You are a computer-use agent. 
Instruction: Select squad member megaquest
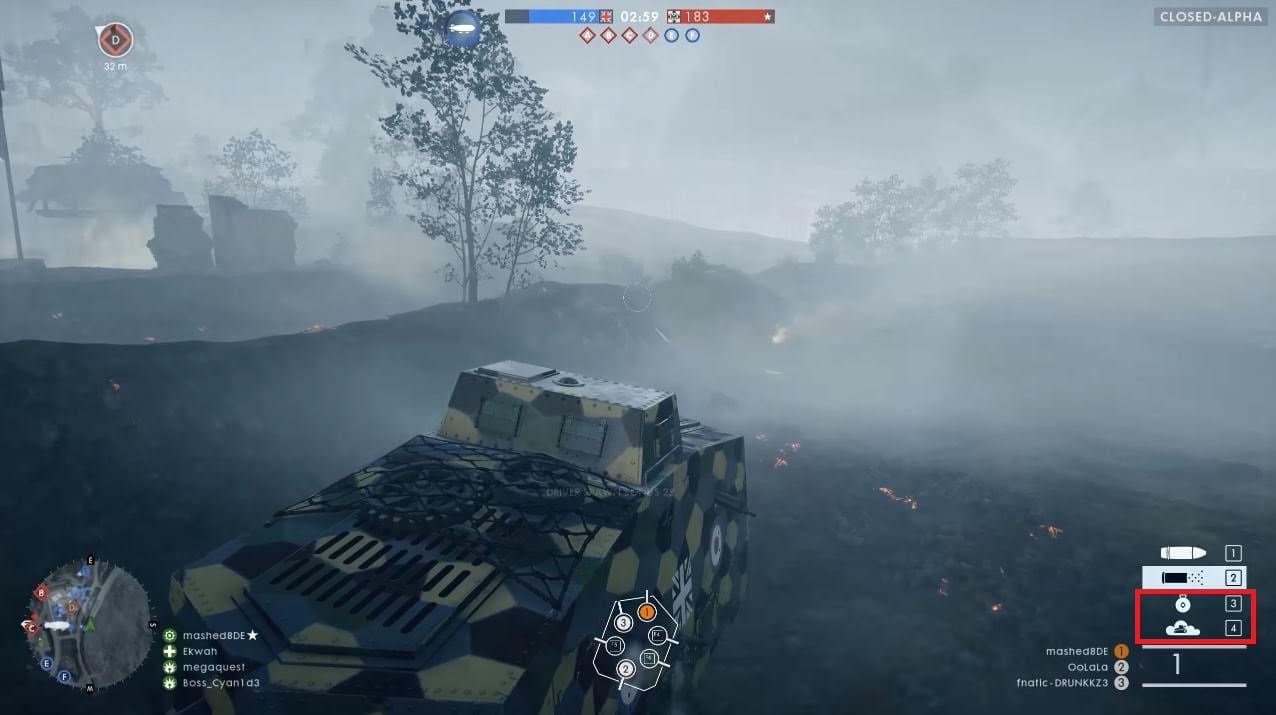[213, 667]
